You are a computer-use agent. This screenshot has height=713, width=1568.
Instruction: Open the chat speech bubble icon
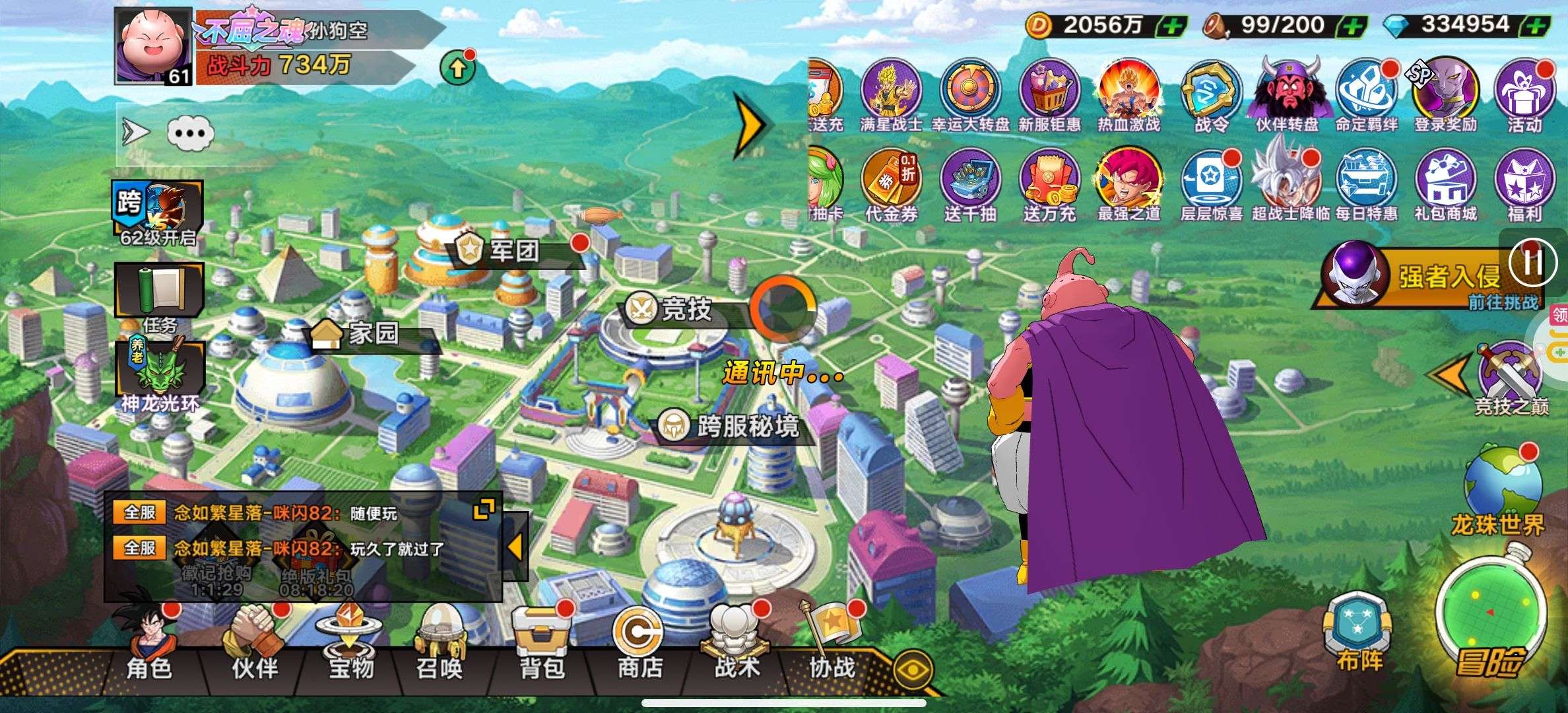click(190, 133)
